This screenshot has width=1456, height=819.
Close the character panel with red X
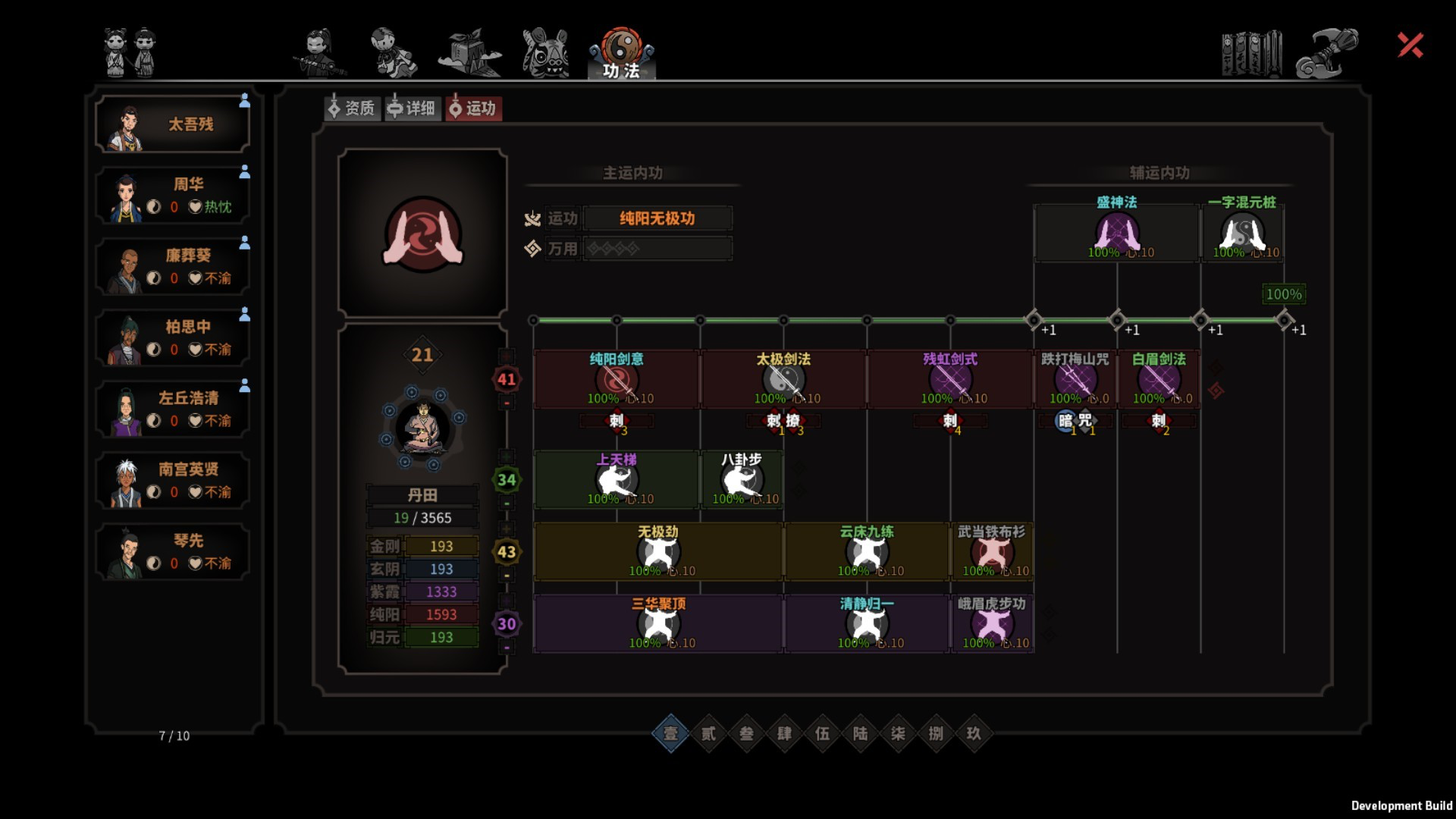(x=1410, y=45)
